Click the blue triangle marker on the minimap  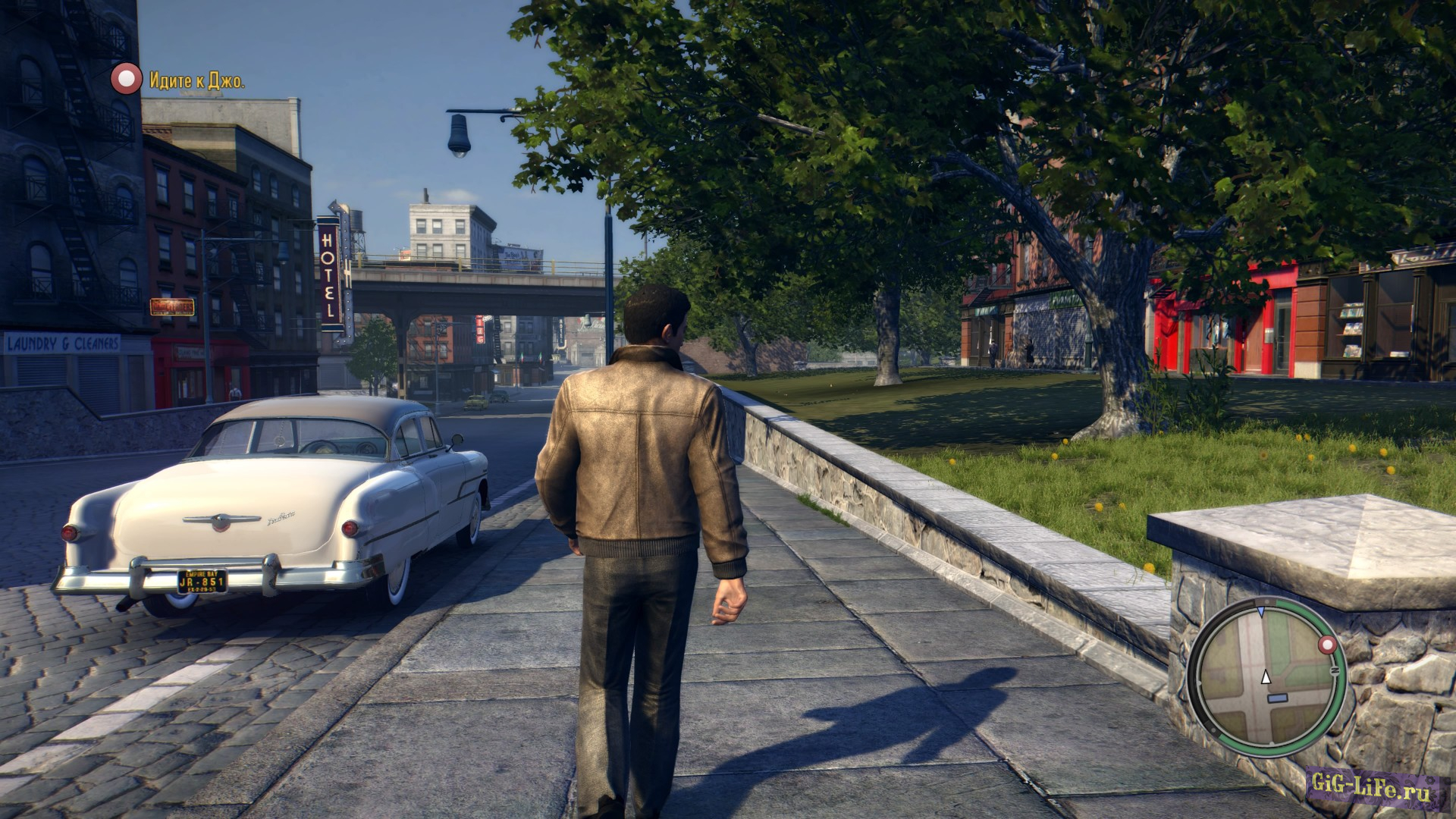1261,610
